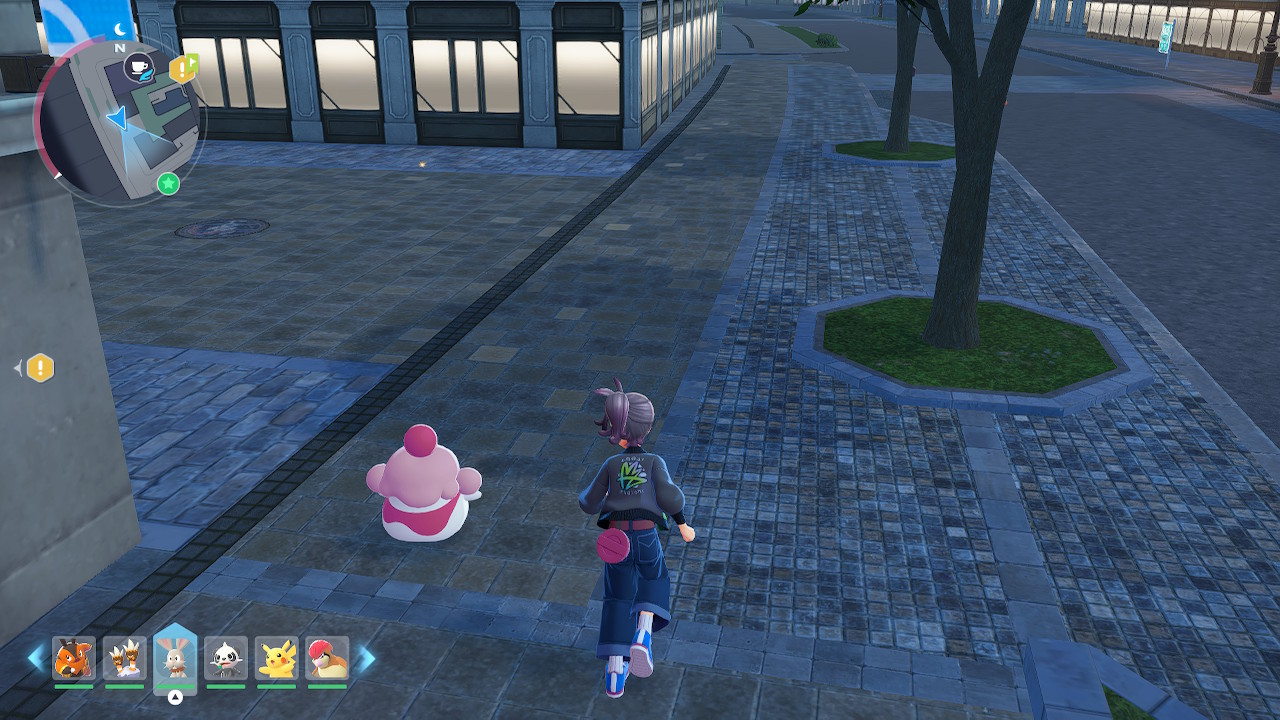Pick the Pancham party slot
This screenshot has height=720, width=1280.
point(226,658)
